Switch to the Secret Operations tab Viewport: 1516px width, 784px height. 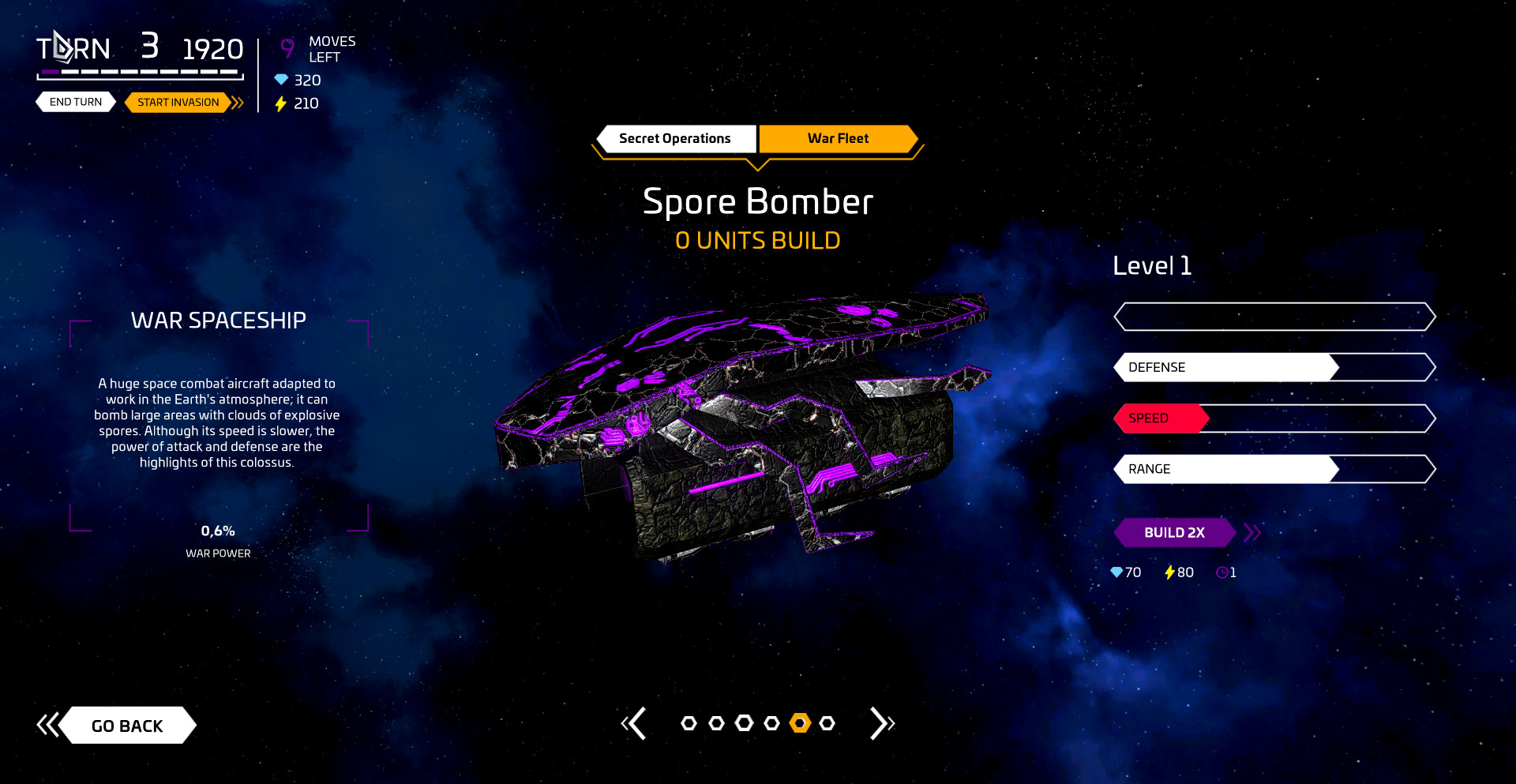(x=676, y=138)
